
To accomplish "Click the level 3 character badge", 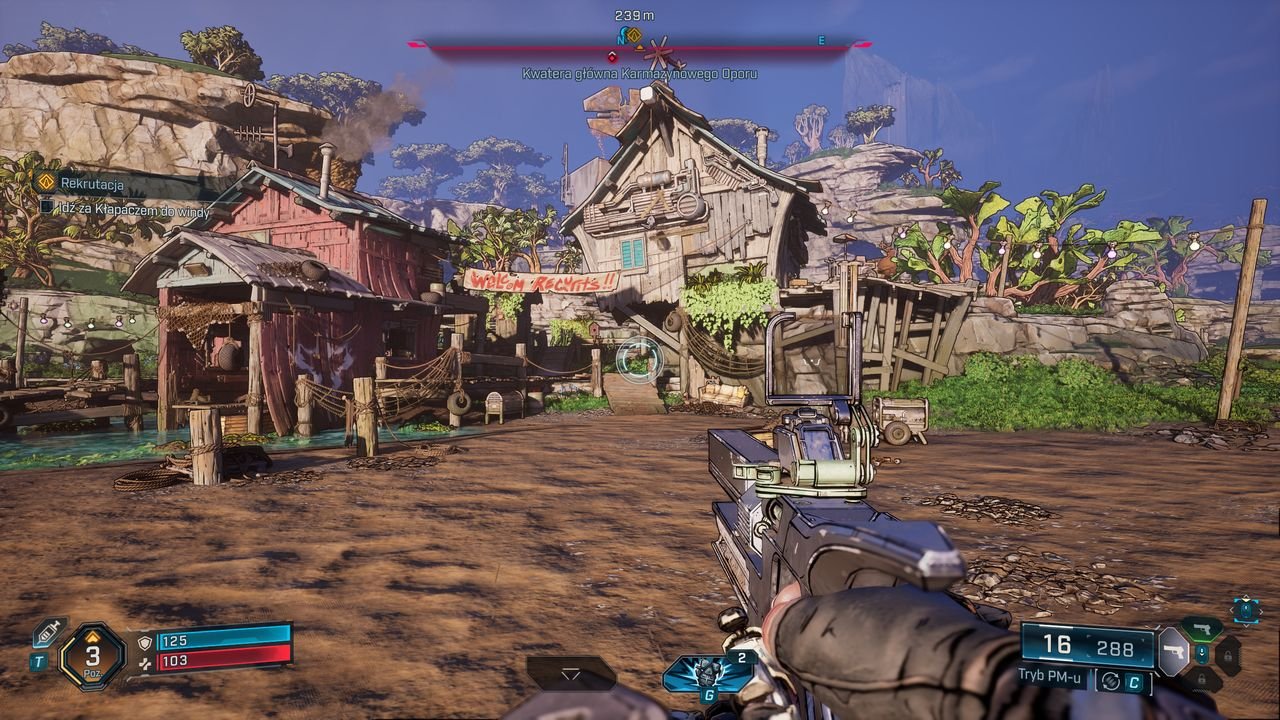I will (x=92, y=657).
